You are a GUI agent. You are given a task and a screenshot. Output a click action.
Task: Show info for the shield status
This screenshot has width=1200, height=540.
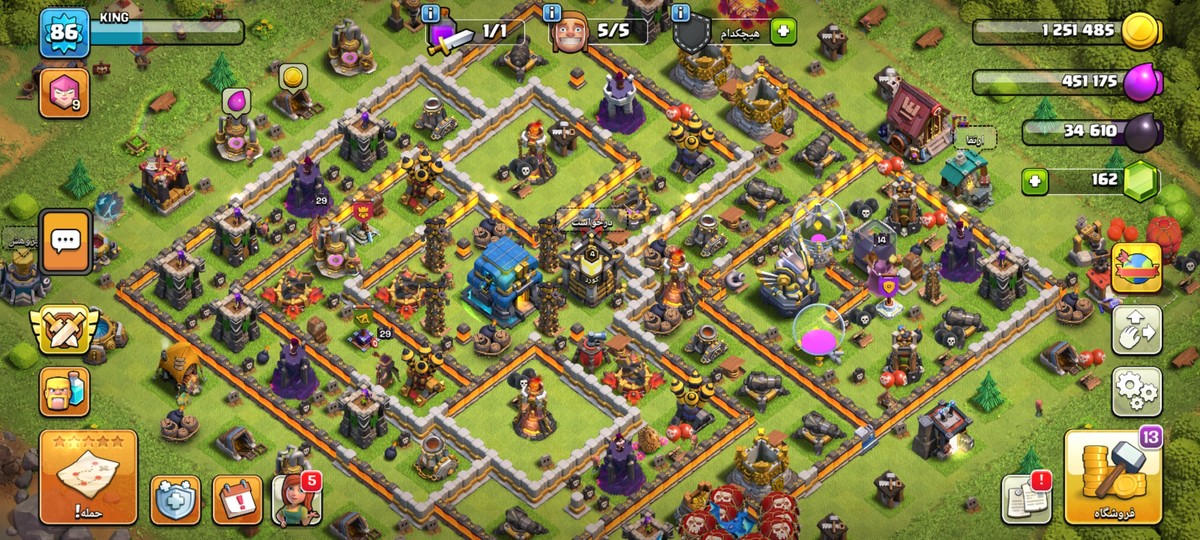(x=682, y=13)
